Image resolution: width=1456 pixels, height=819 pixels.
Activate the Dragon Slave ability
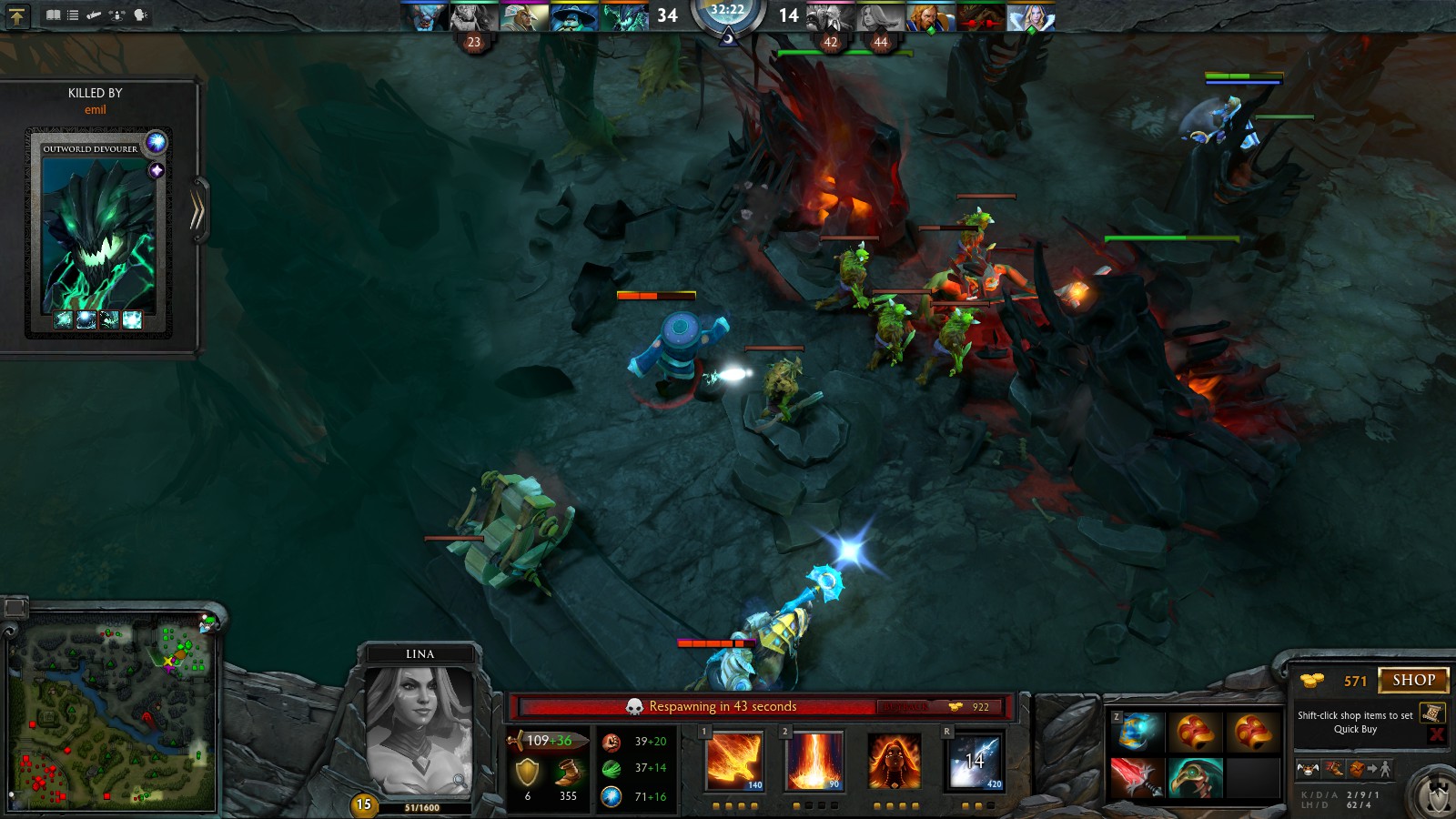[x=734, y=761]
